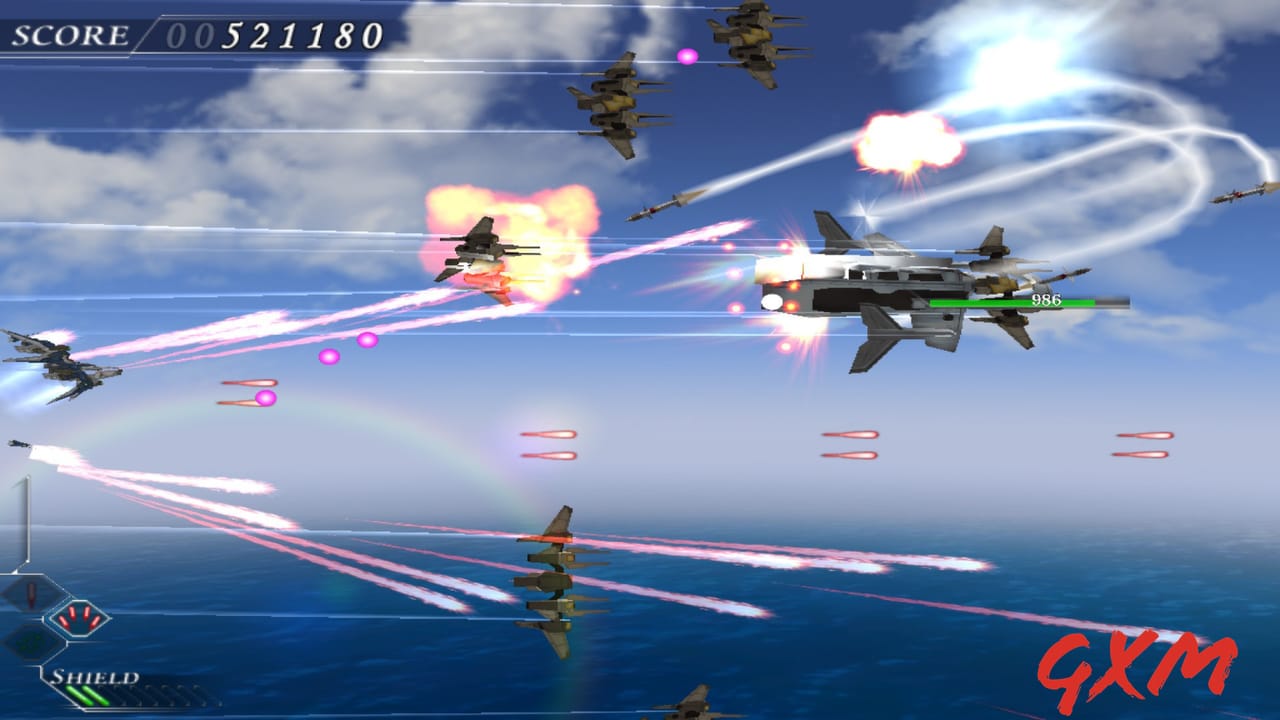Image resolution: width=1280 pixels, height=720 pixels.
Task: Click the SHIELD label in the HUD
Action: click(95, 677)
